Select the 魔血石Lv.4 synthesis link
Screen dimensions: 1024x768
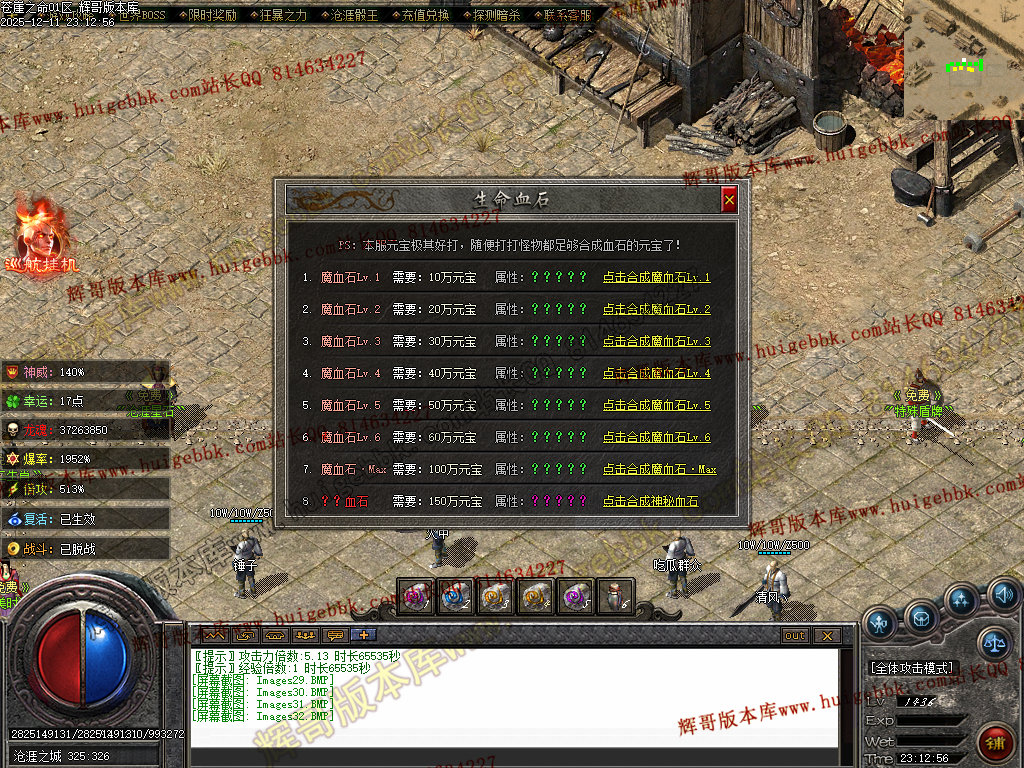click(x=656, y=373)
